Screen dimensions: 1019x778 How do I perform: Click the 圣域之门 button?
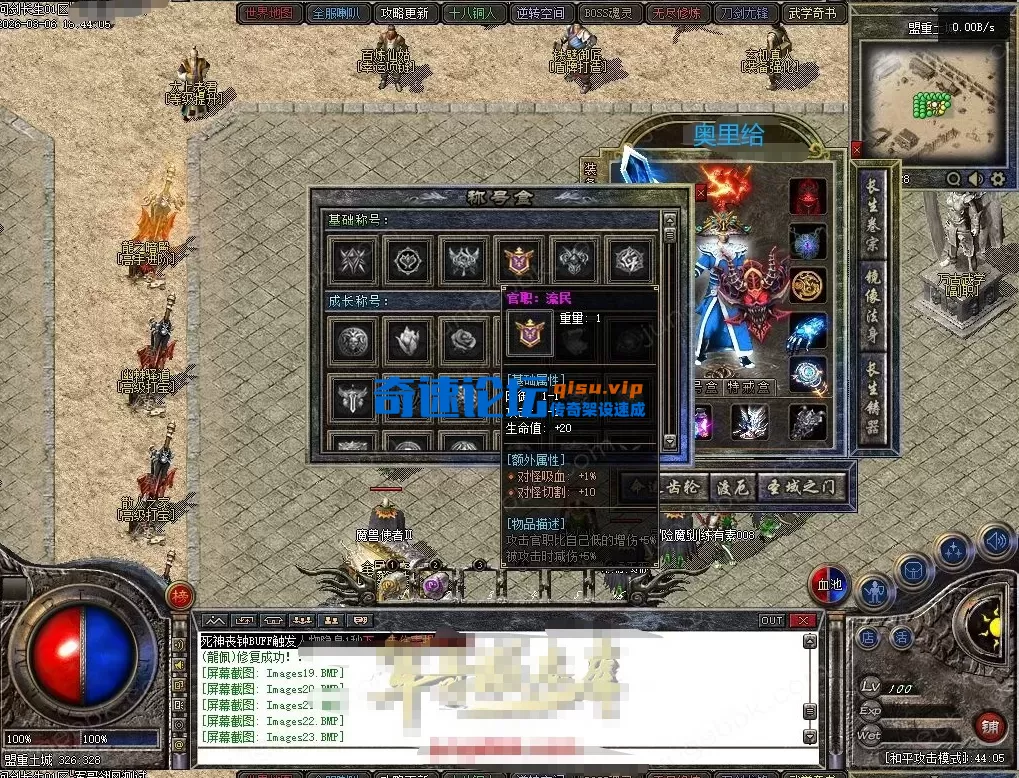coord(802,487)
